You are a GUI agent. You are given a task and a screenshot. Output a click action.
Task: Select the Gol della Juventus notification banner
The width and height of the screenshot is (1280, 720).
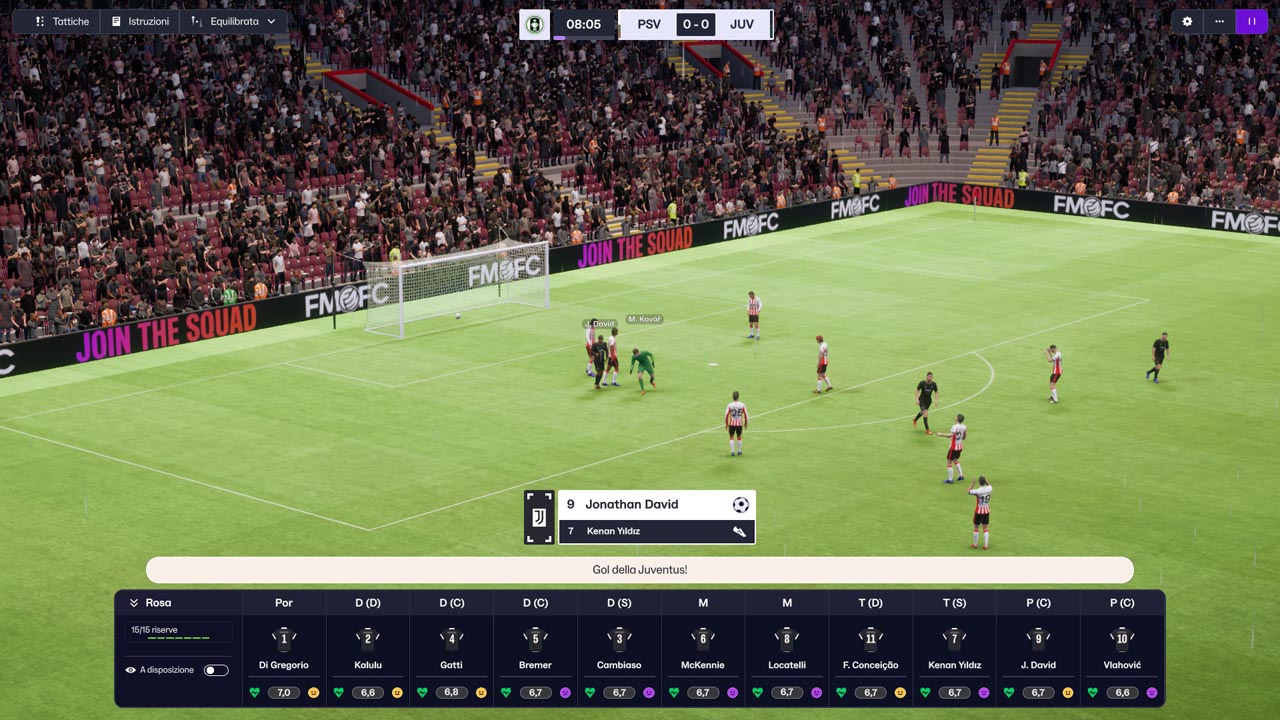pyautogui.click(x=640, y=569)
